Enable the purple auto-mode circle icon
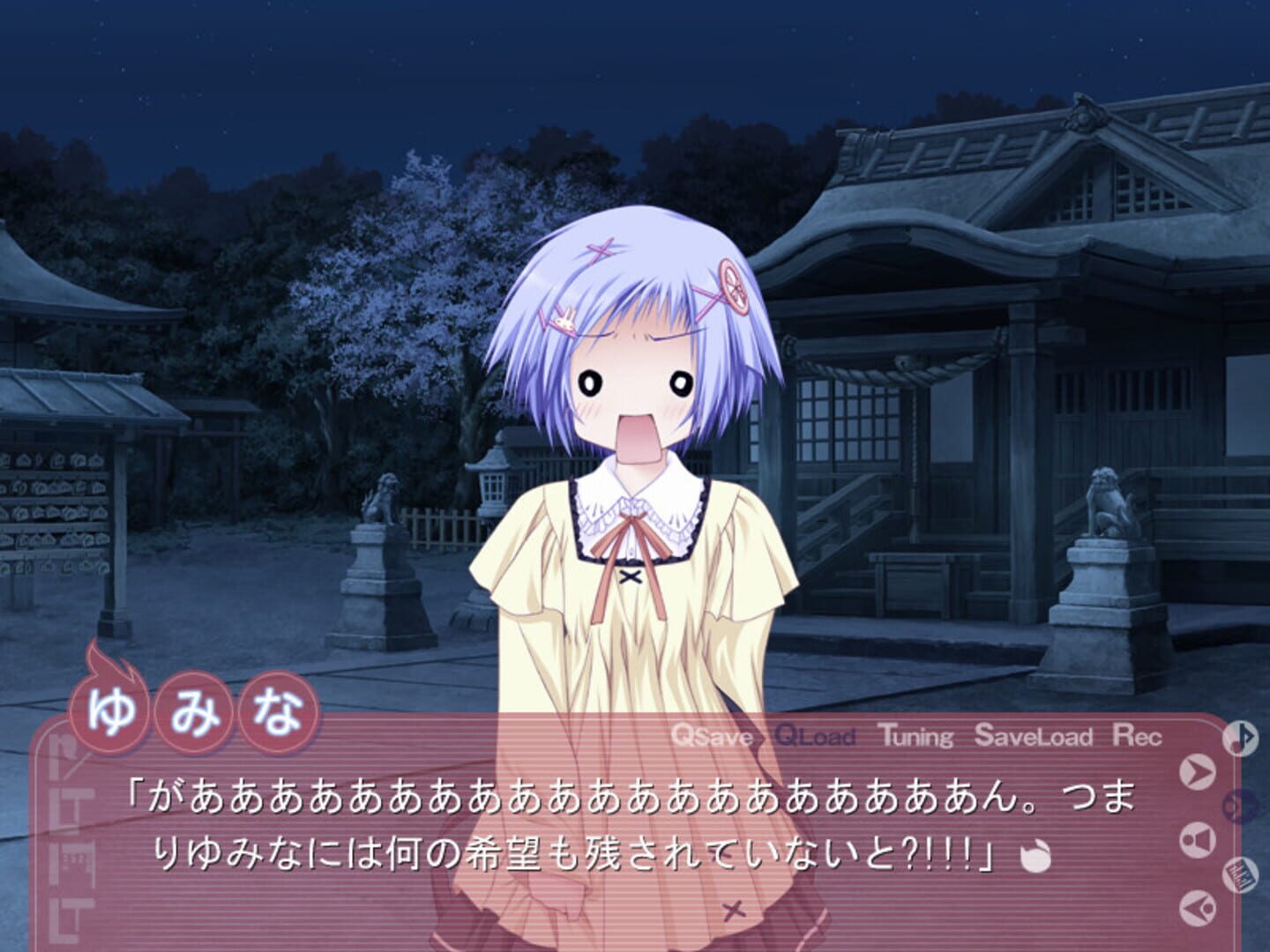 (1238, 806)
